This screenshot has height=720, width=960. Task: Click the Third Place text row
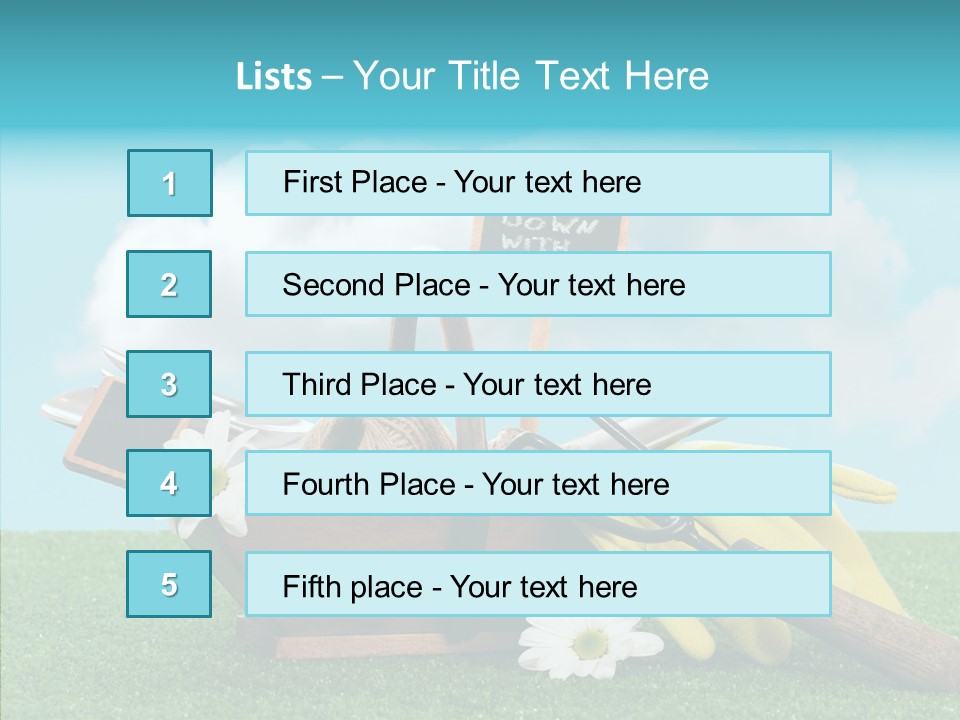click(x=538, y=384)
